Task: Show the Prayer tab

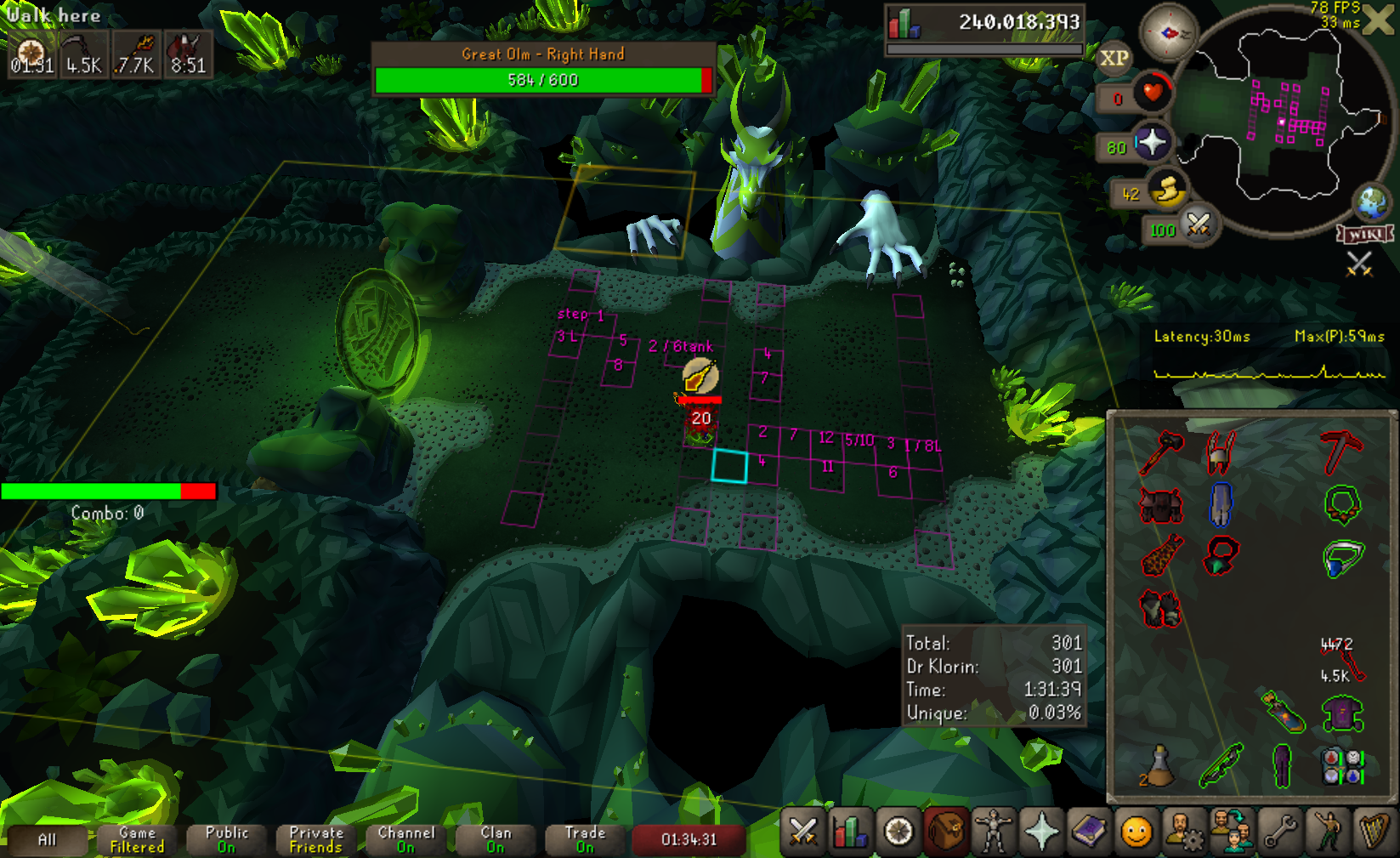Action: [1041, 832]
